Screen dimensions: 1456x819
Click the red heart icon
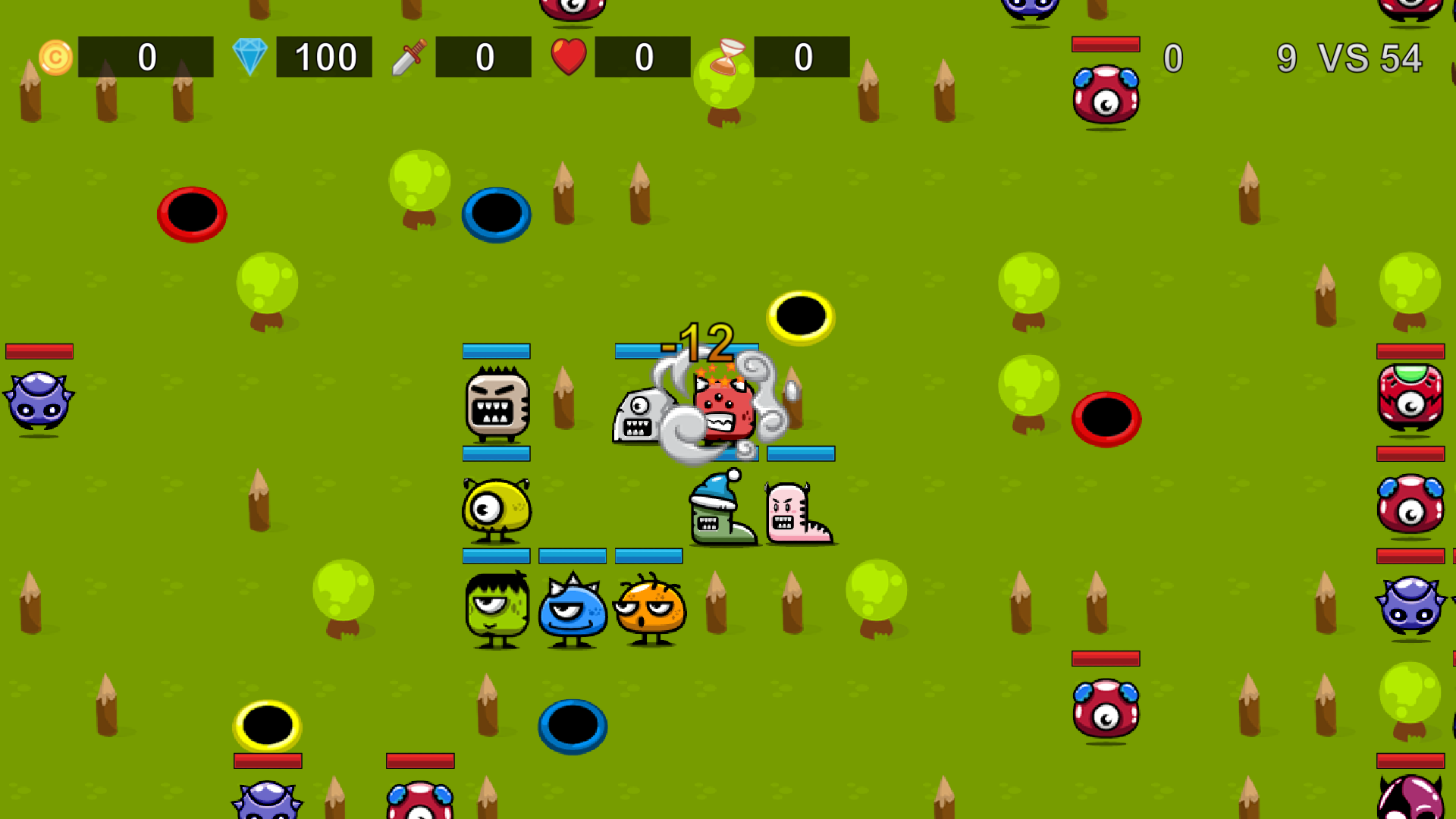tap(570, 55)
